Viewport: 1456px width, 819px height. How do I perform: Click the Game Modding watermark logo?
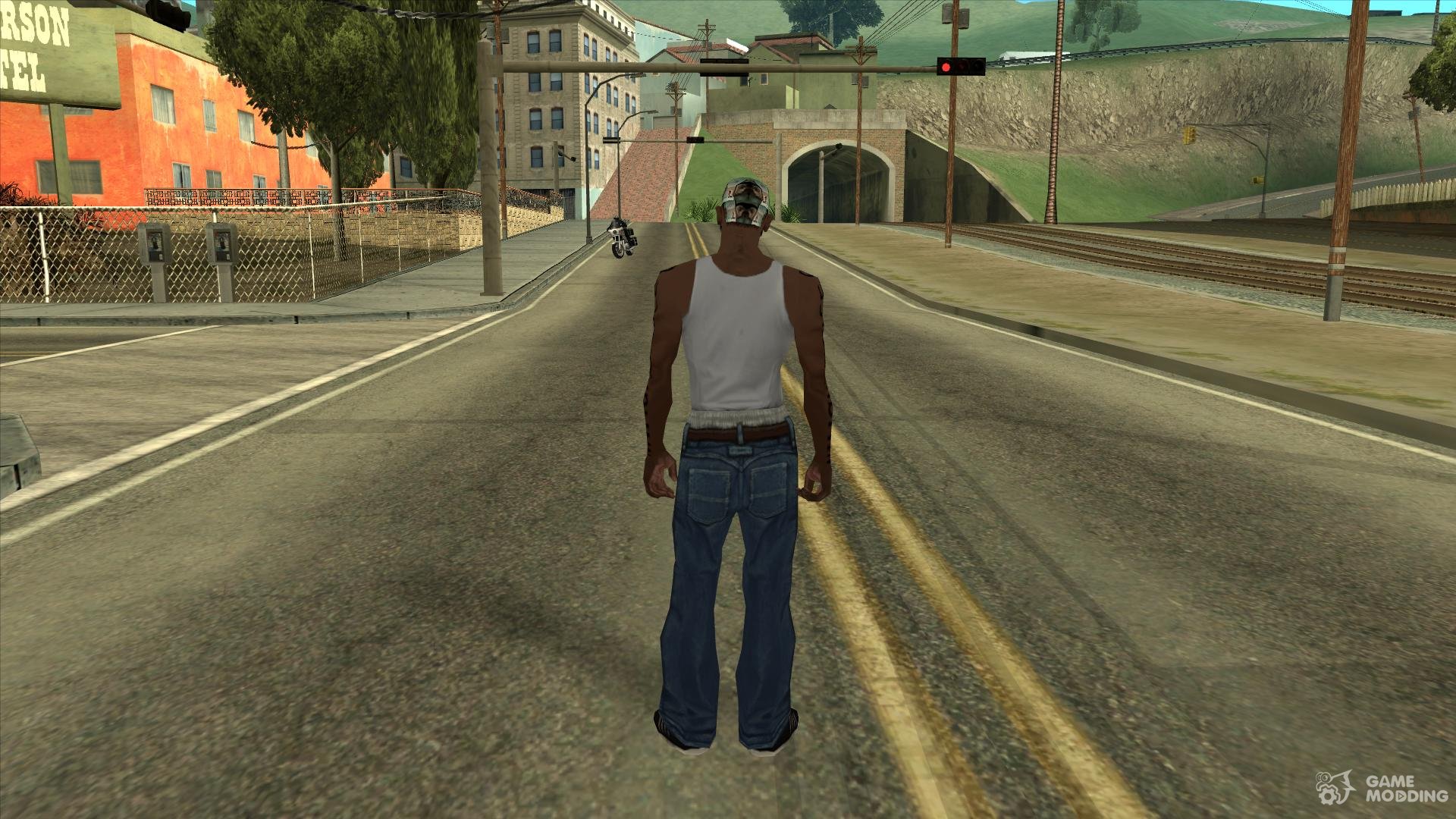click(x=1382, y=788)
